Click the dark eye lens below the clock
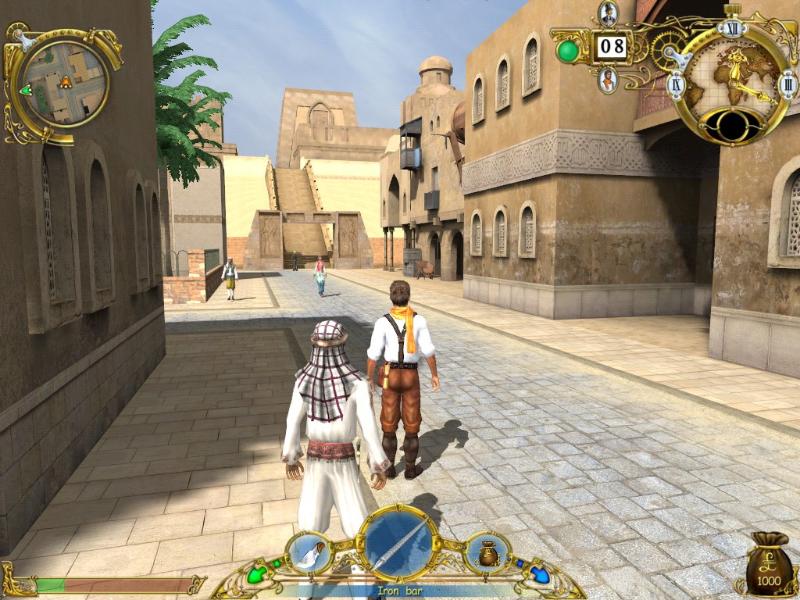Screen dimensions: 800x600 pos(731,126)
